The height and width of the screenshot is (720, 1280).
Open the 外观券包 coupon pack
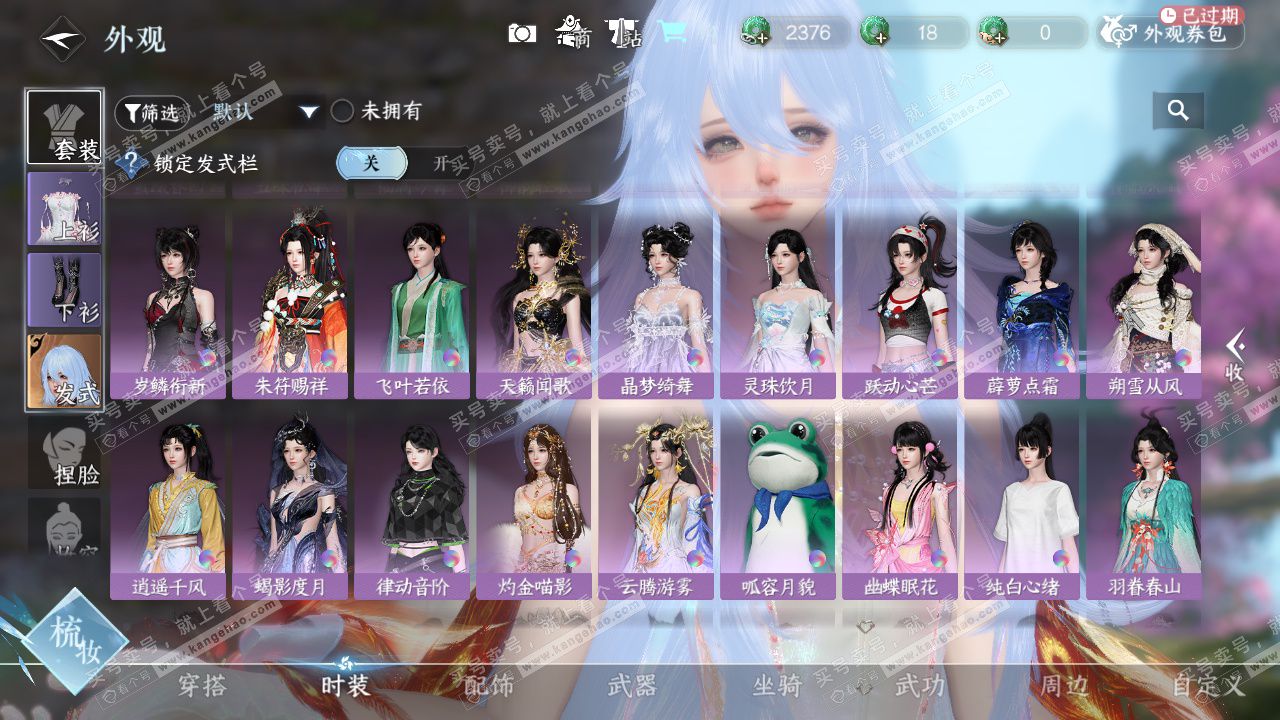coord(1171,33)
